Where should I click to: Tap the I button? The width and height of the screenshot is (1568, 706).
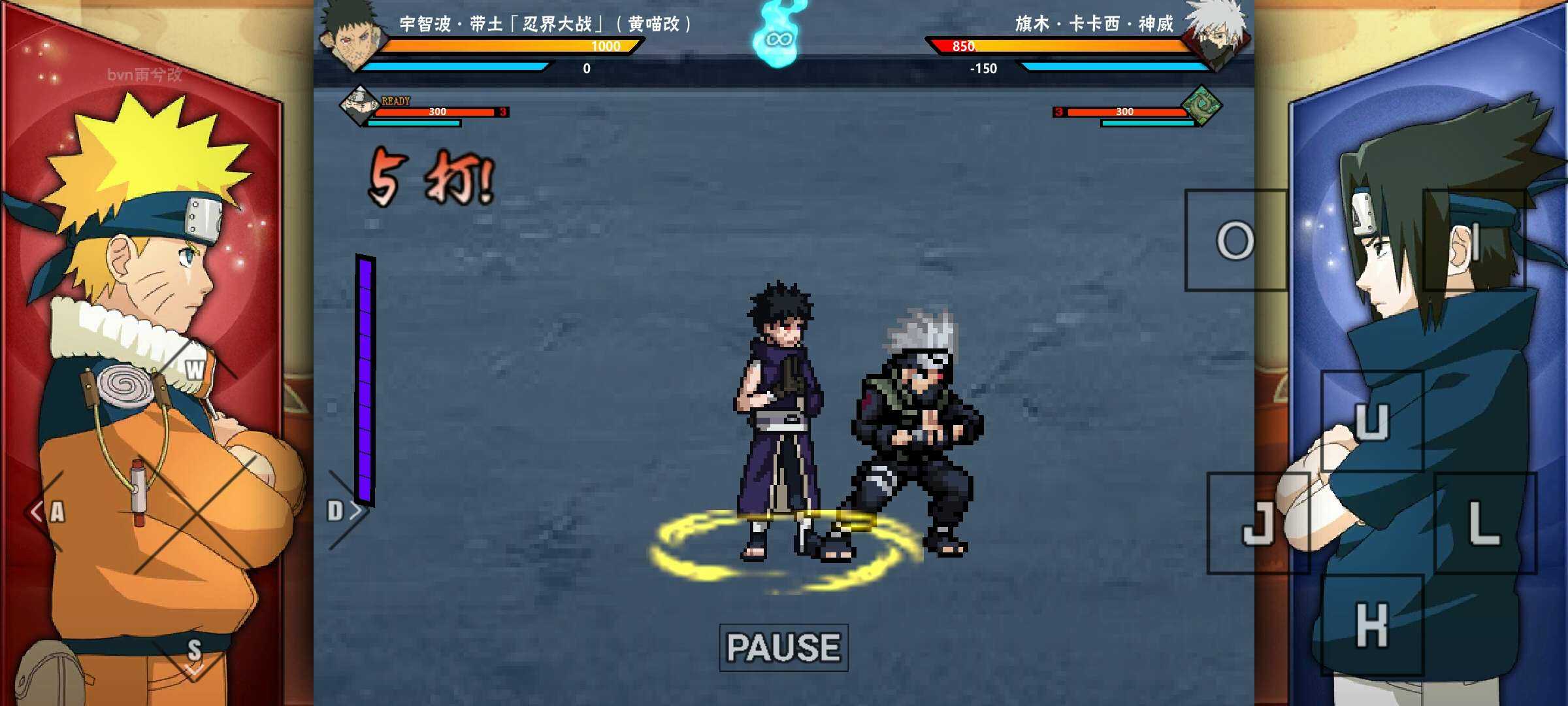1475,241
